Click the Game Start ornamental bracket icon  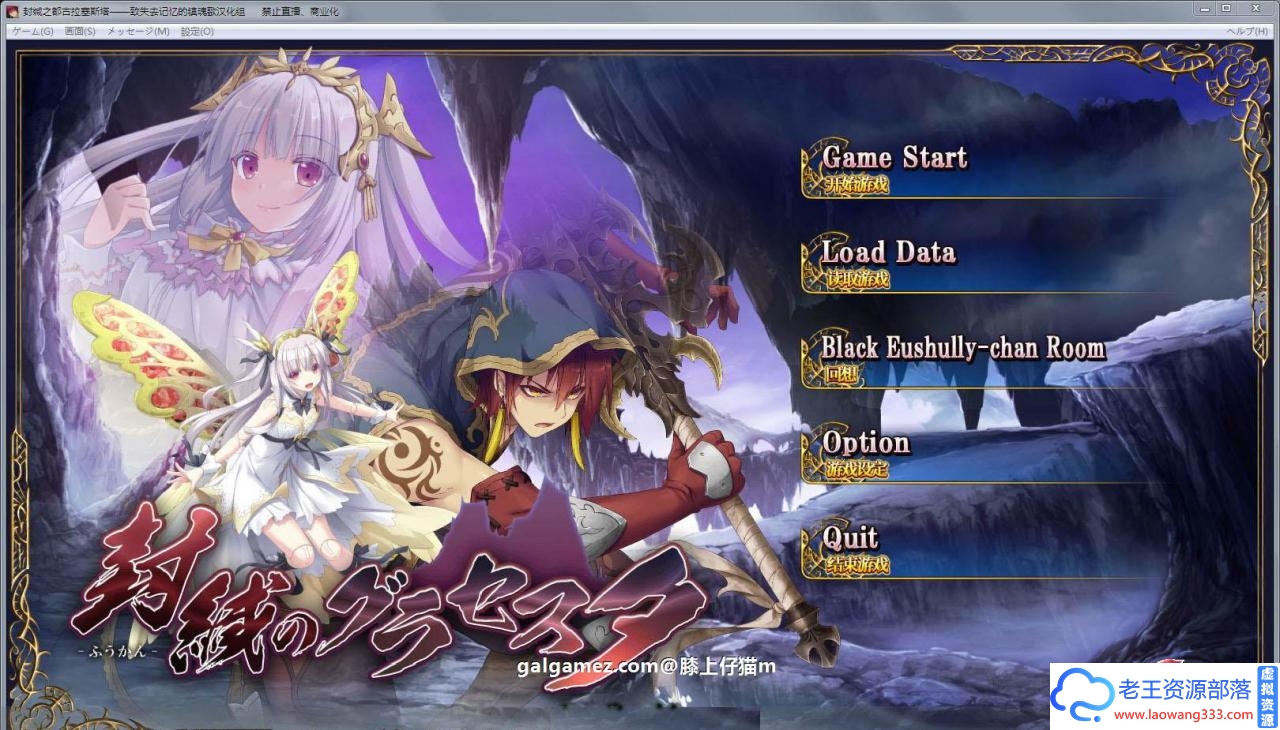[808, 164]
